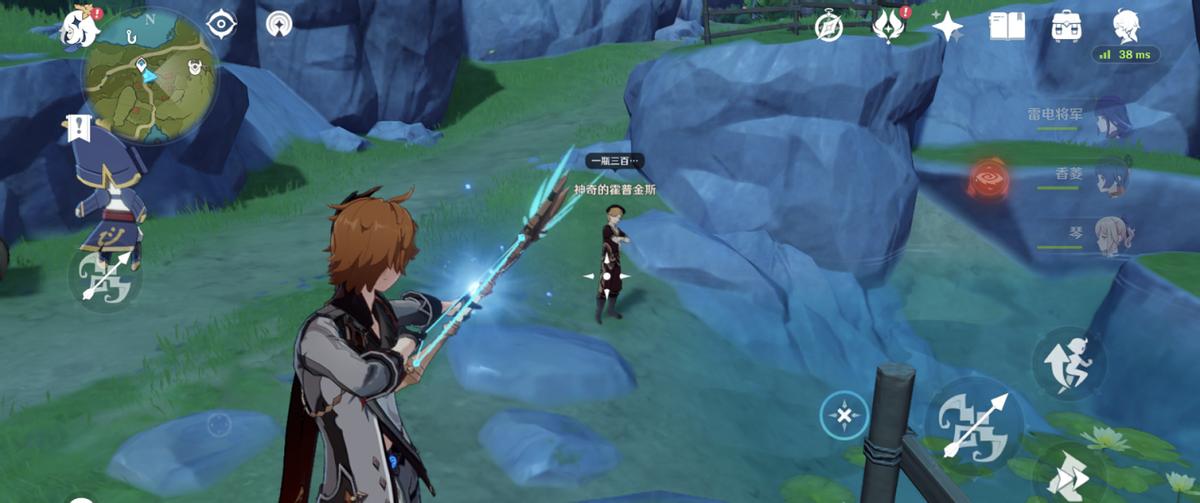
Task: Tap the quest exclamation banner icon
Action: (78, 127)
